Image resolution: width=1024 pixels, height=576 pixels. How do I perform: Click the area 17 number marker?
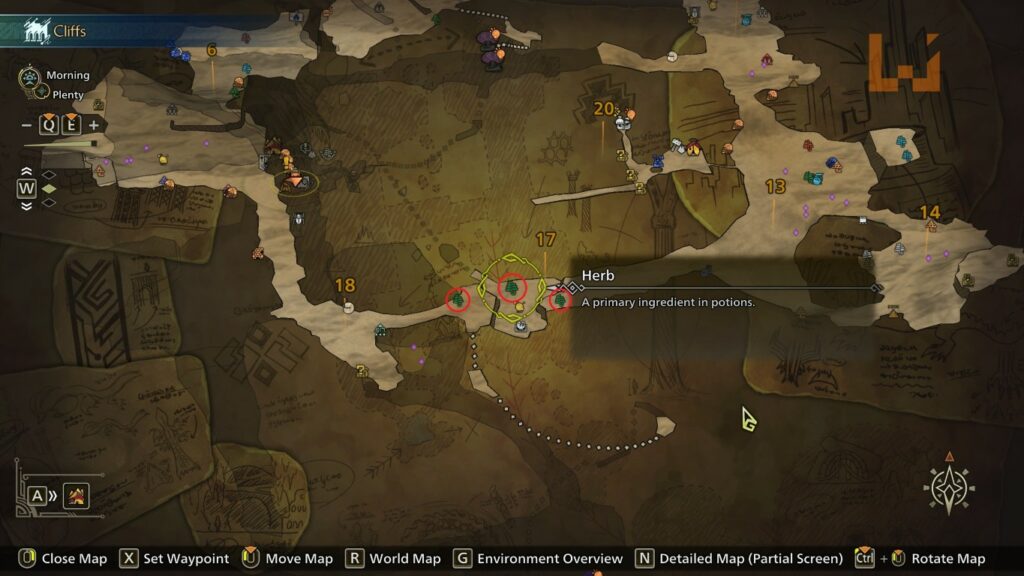pyautogui.click(x=545, y=240)
